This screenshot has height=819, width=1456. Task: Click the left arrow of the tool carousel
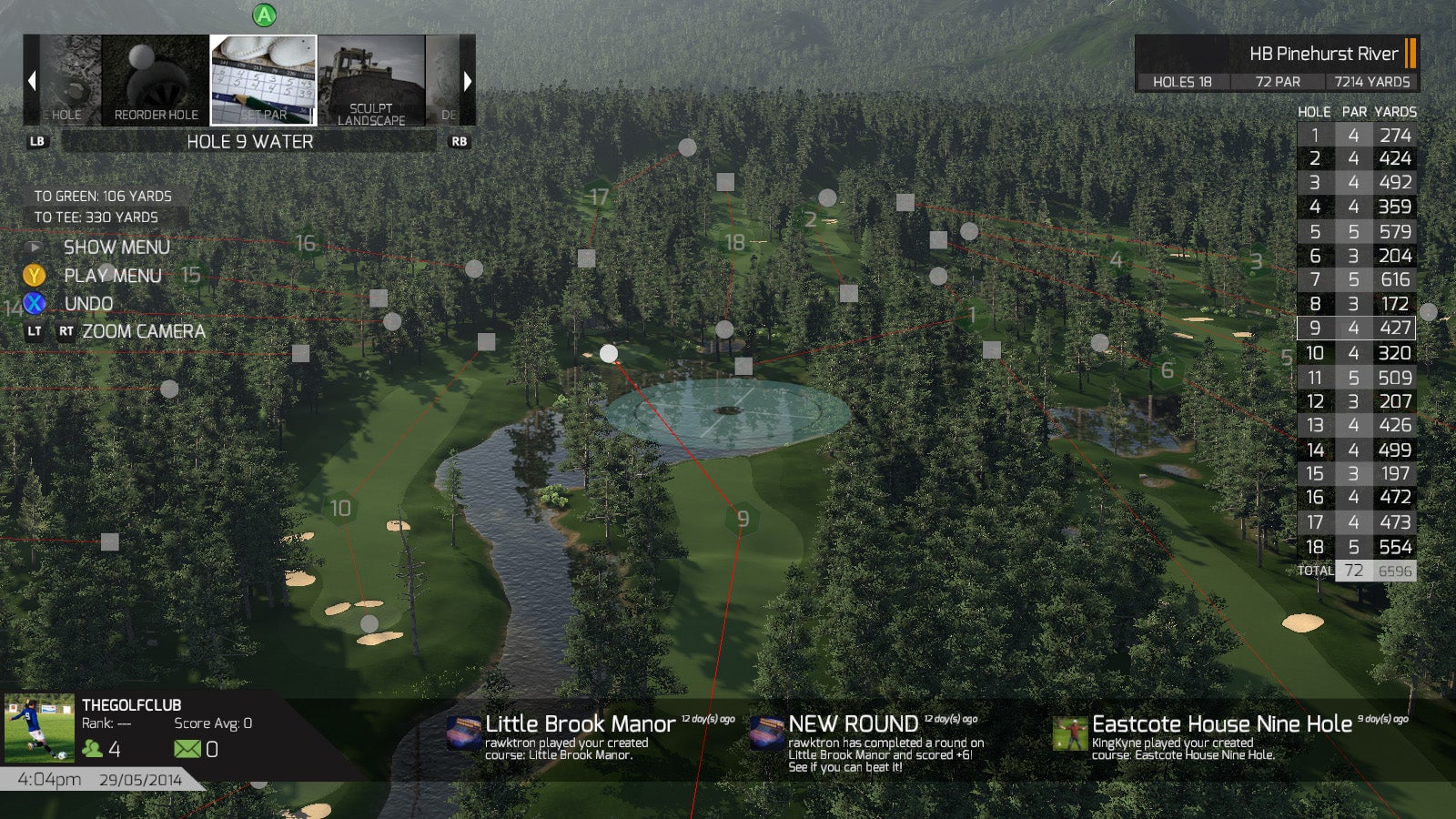click(32, 81)
